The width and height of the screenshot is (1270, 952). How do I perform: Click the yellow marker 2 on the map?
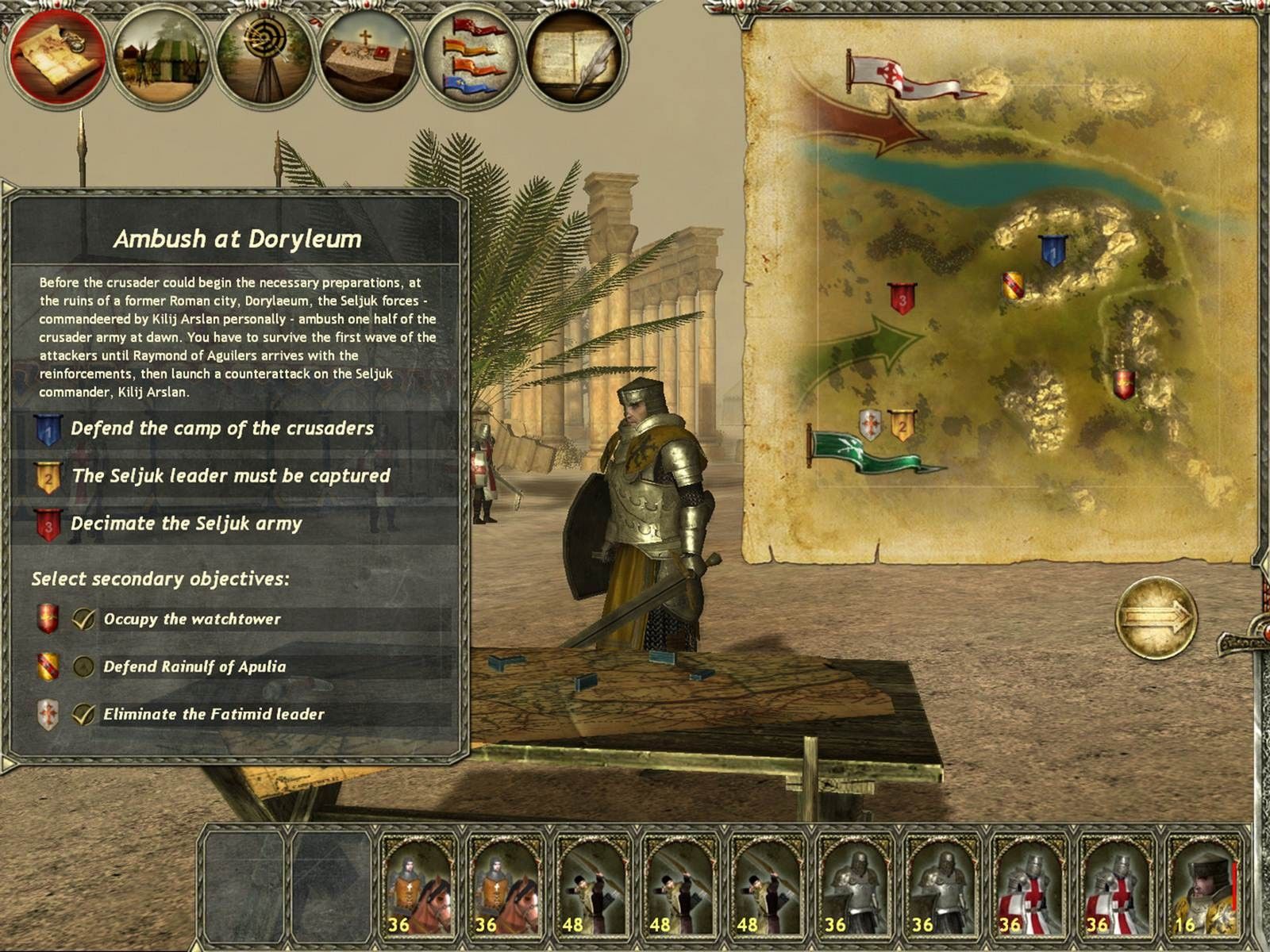tap(901, 426)
